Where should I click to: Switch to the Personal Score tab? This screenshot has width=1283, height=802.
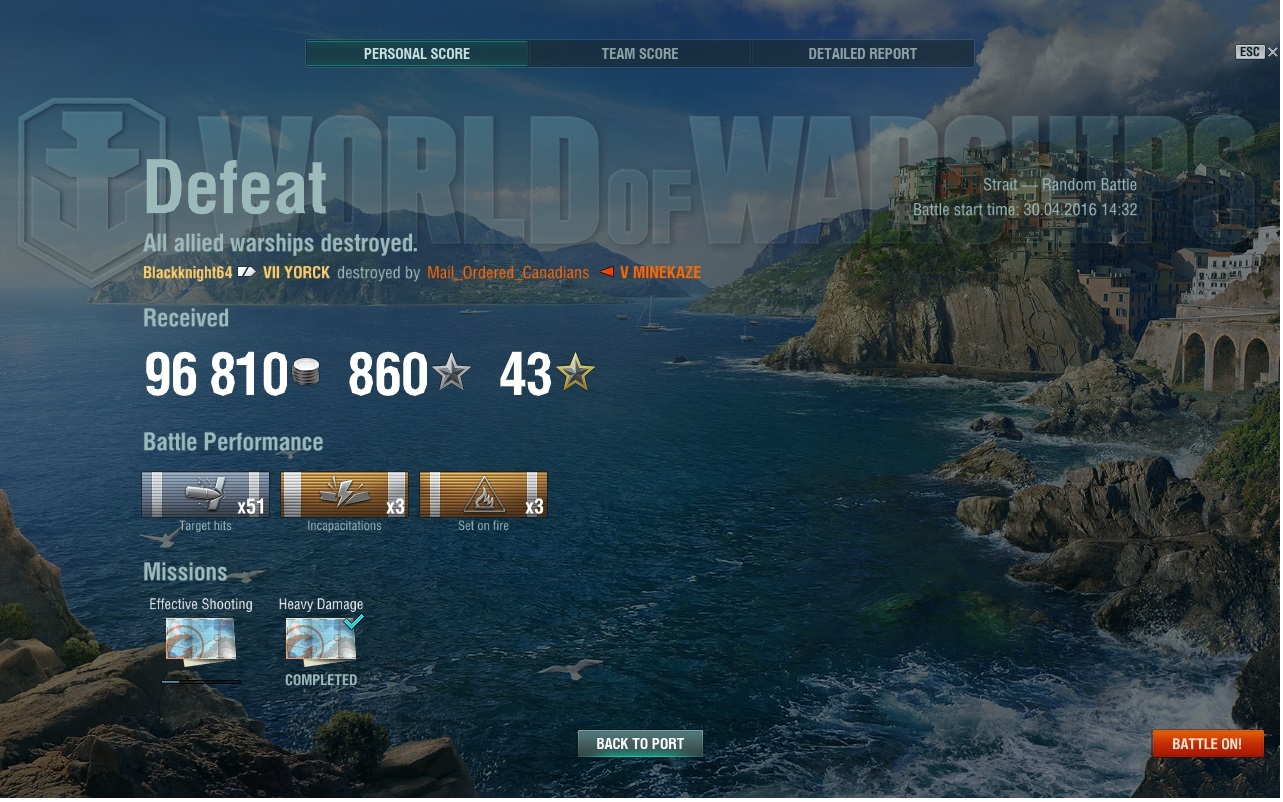click(417, 54)
